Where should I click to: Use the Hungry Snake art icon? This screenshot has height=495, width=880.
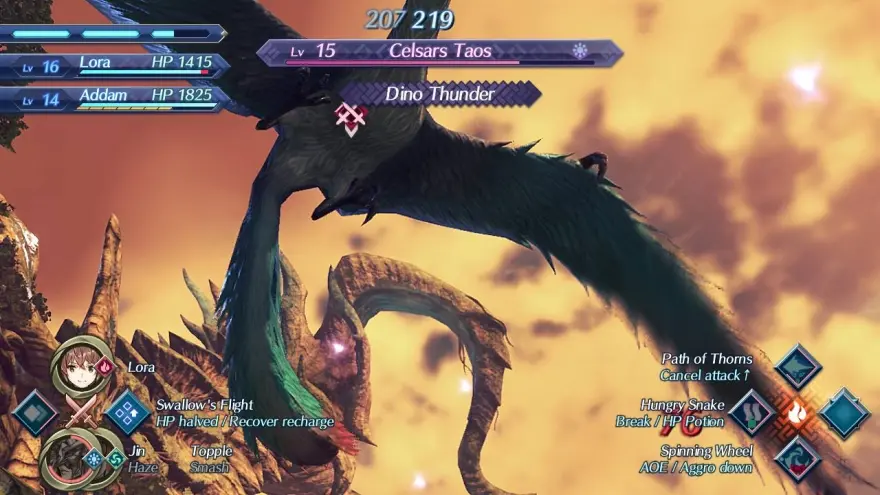coord(752,412)
